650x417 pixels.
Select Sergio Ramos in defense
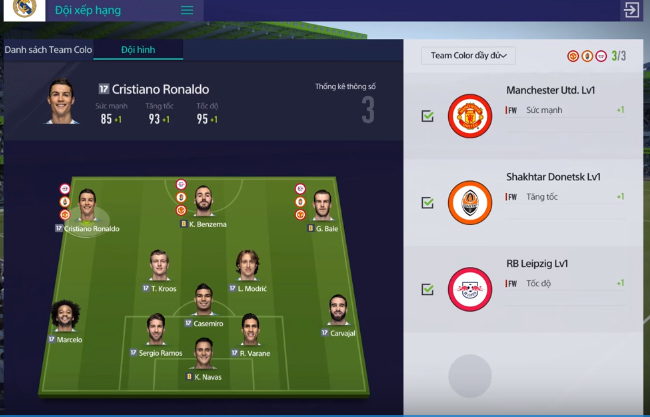pos(156,330)
